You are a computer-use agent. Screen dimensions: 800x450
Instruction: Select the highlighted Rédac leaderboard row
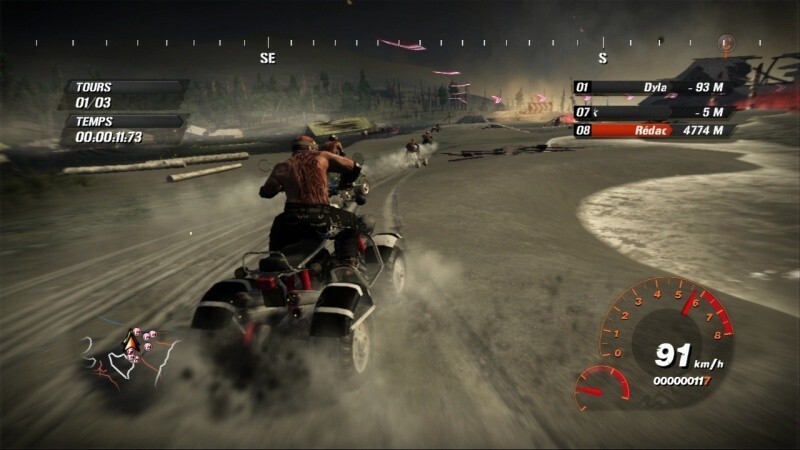click(x=653, y=130)
